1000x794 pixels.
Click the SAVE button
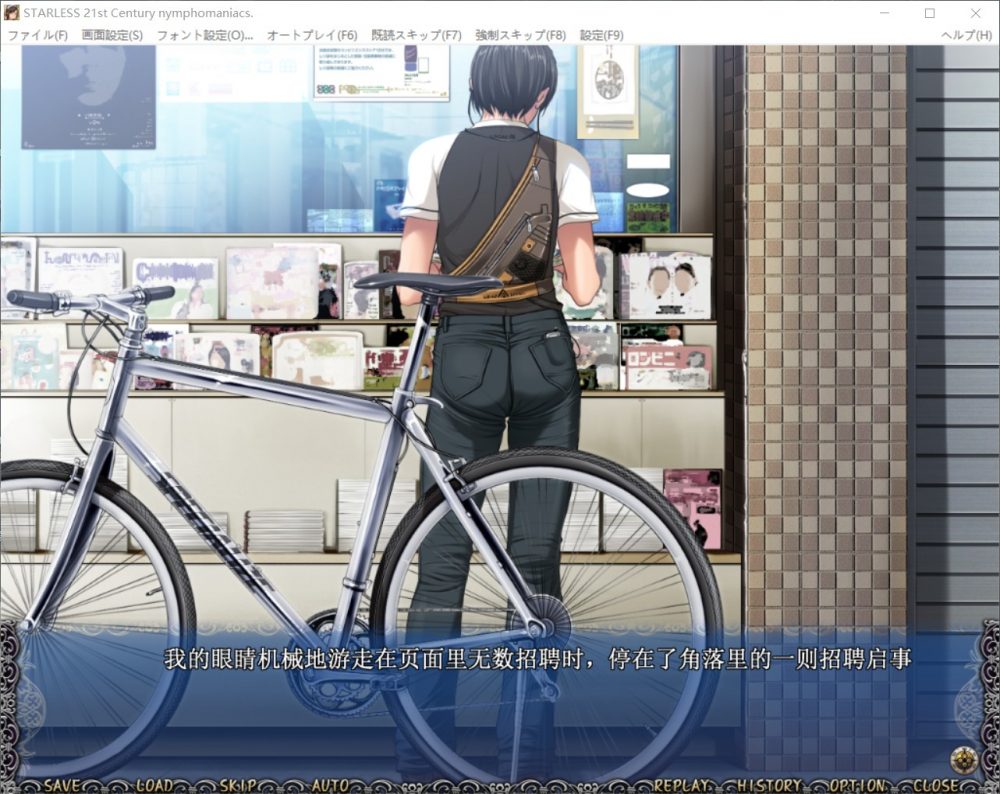pyautogui.click(x=62, y=785)
